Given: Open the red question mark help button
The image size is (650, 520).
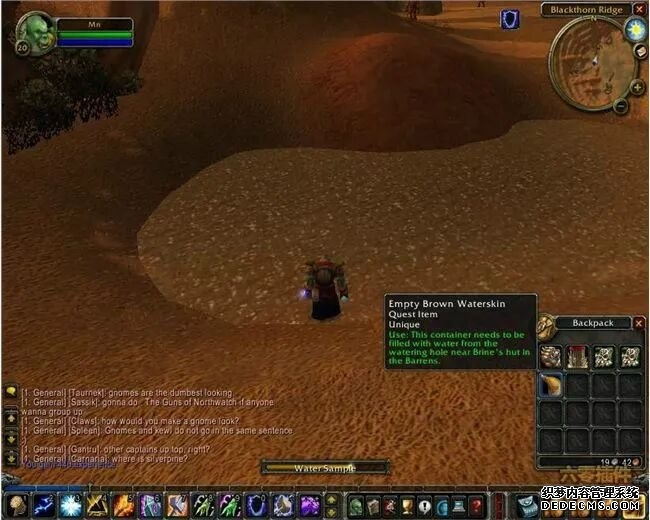Looking at the screenshot, I should (x=476, y=505).
